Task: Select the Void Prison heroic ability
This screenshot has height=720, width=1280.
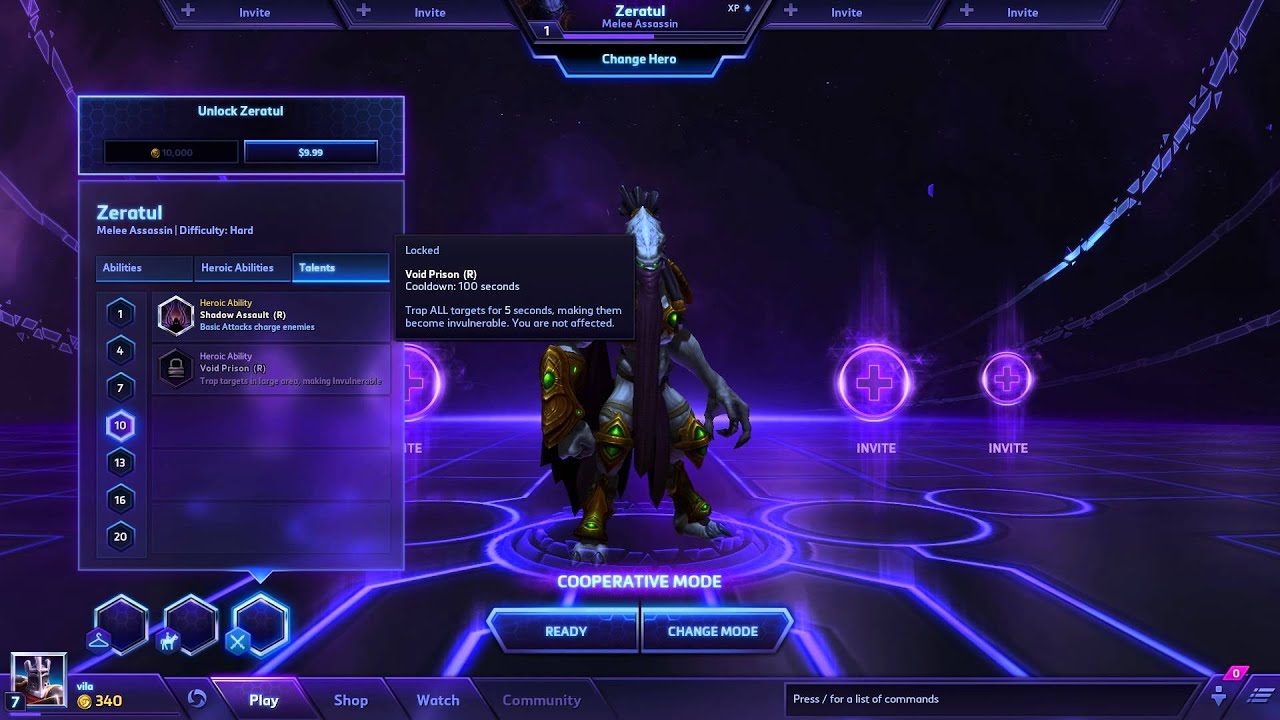Action: tap(270, 366)
